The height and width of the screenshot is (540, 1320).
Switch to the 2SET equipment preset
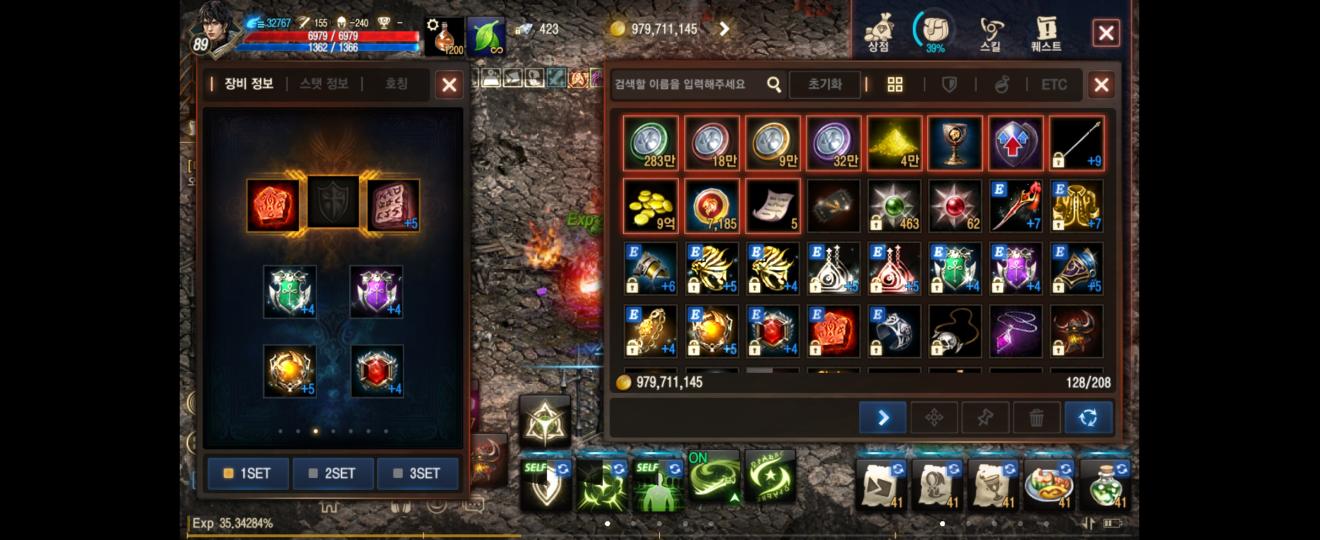(333, 473)
